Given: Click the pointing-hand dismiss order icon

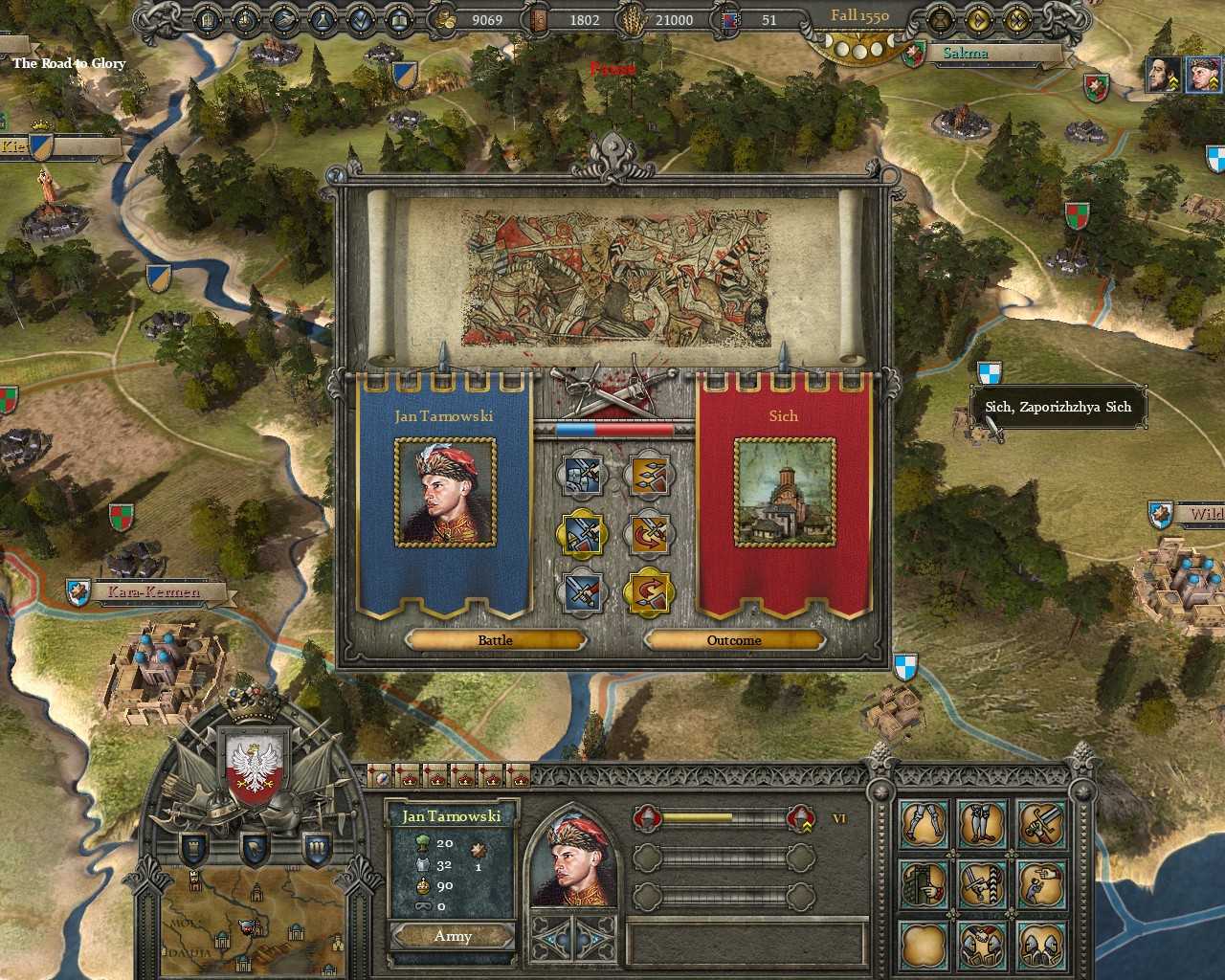Looking at the screenshot, I should (1042, 883).
